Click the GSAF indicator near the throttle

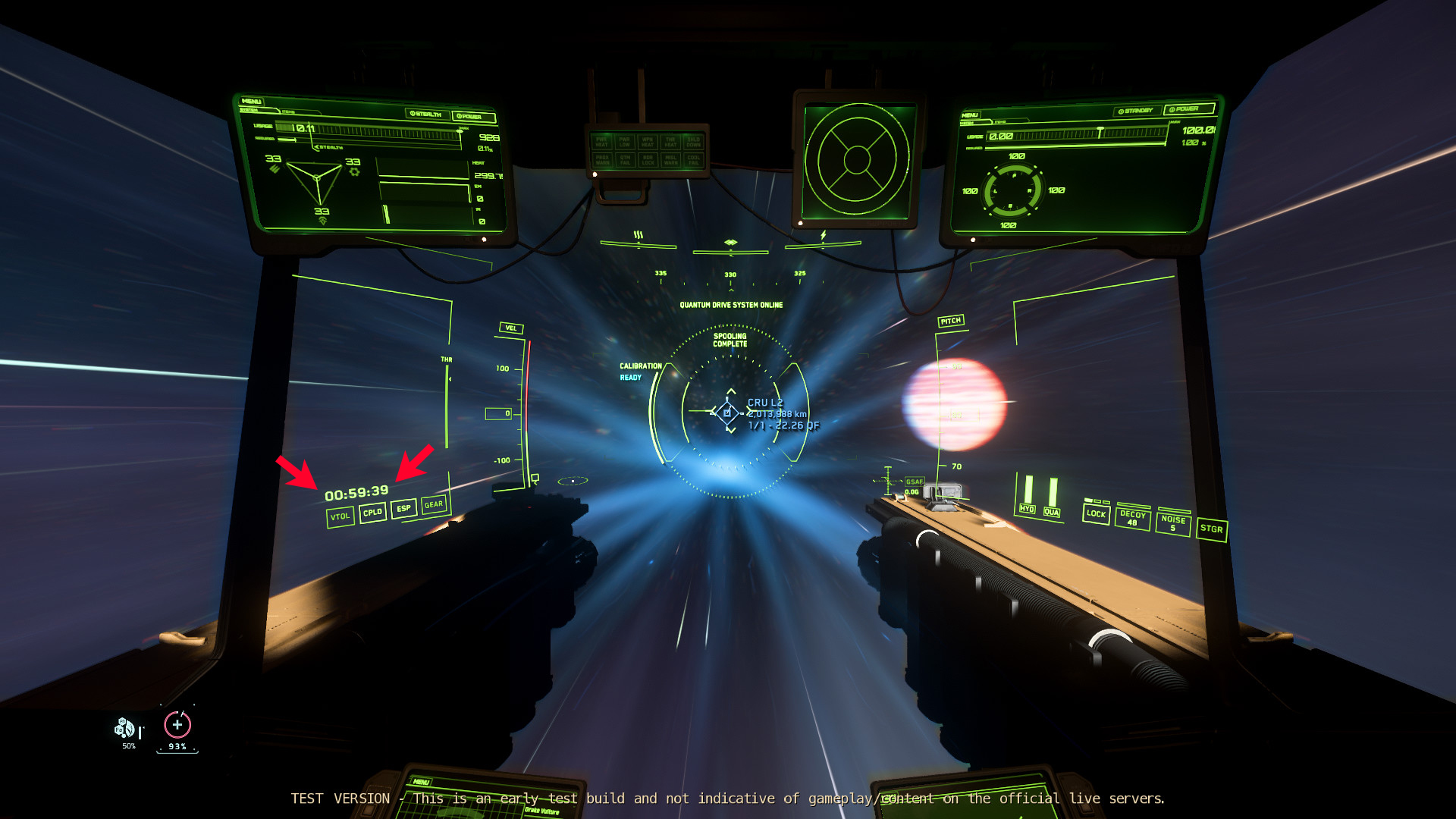click(915, 481)
